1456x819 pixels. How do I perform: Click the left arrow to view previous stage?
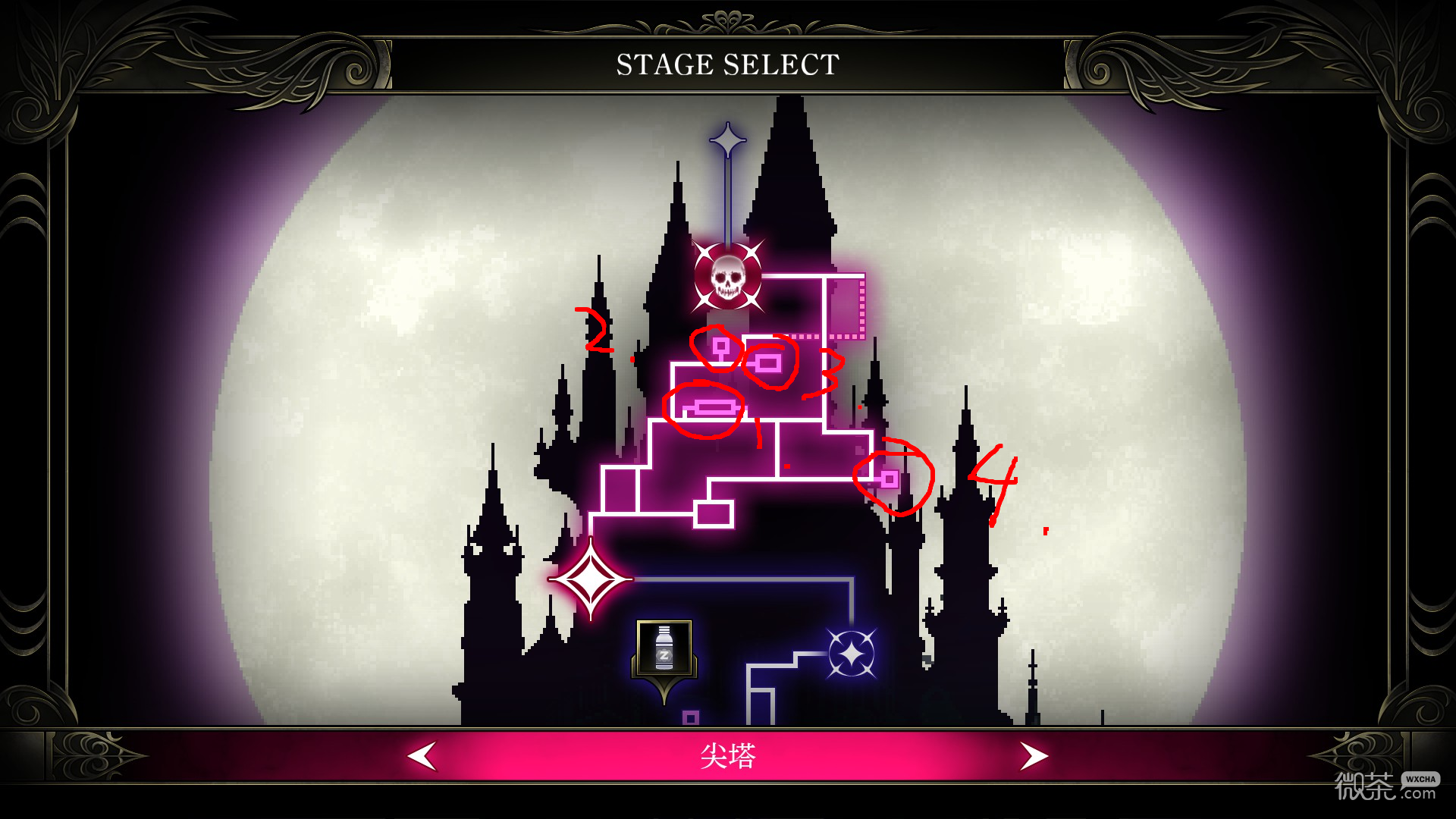[x=422, y=755]
